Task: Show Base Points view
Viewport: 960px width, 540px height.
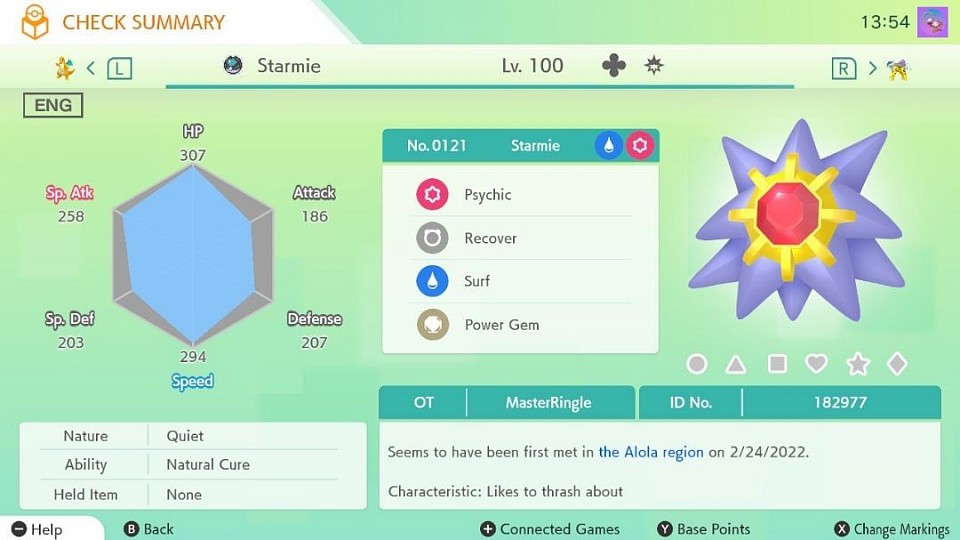Action: tap(704, 529)
